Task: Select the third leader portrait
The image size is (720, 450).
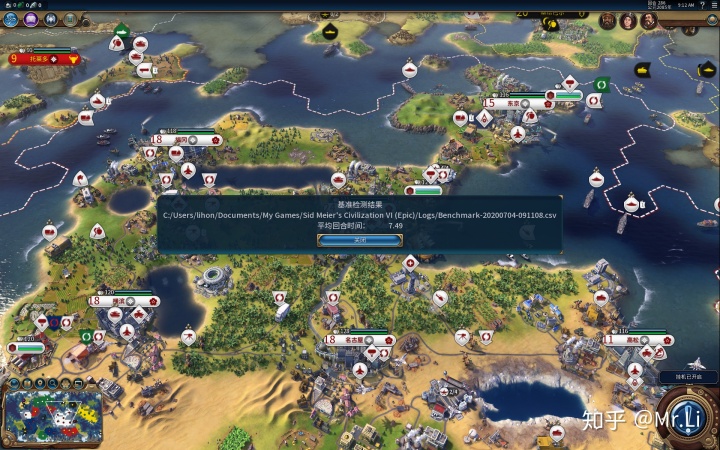Action: tap(648, 20)
